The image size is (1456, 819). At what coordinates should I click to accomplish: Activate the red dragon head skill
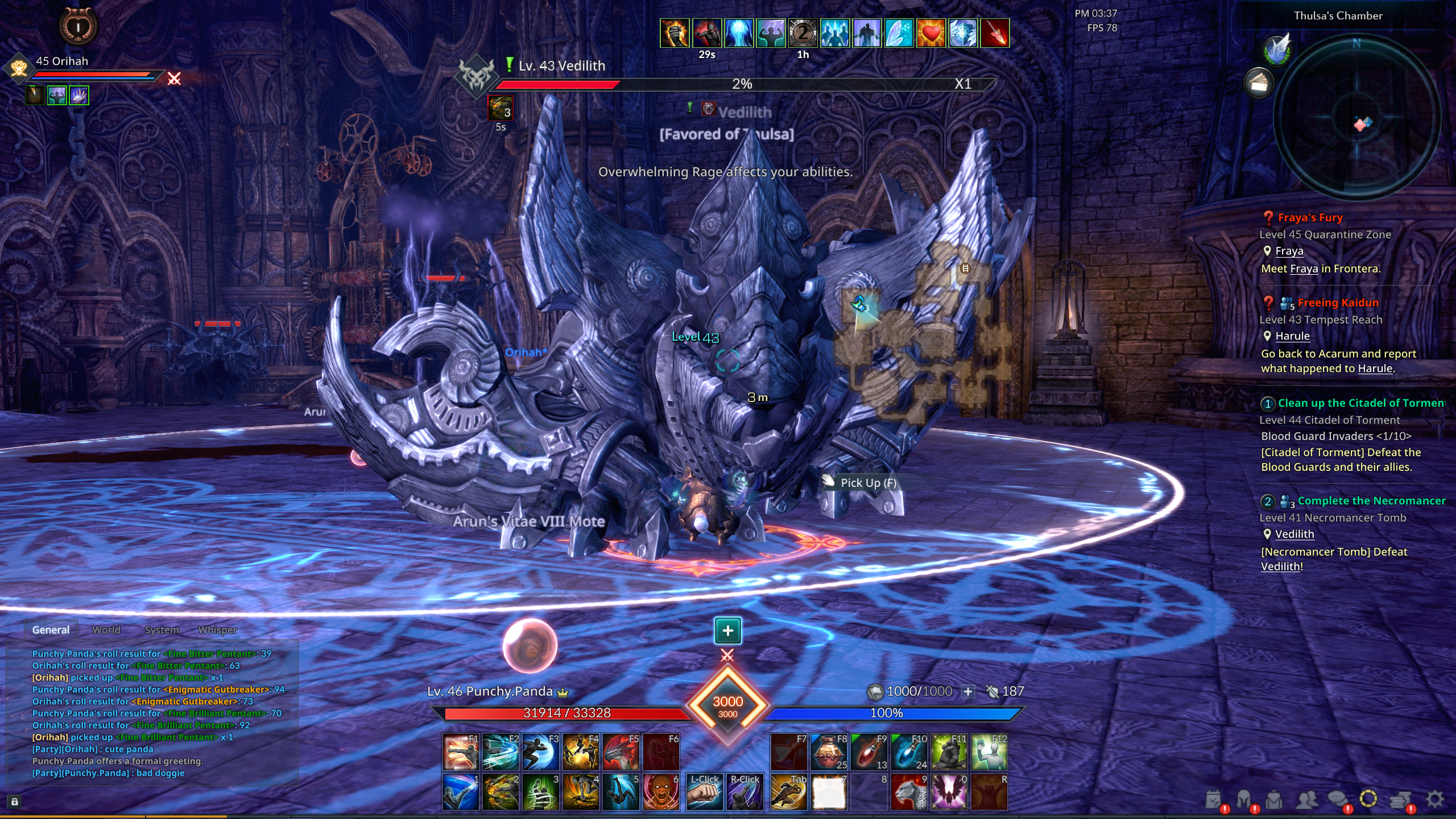tap(621, 752)
